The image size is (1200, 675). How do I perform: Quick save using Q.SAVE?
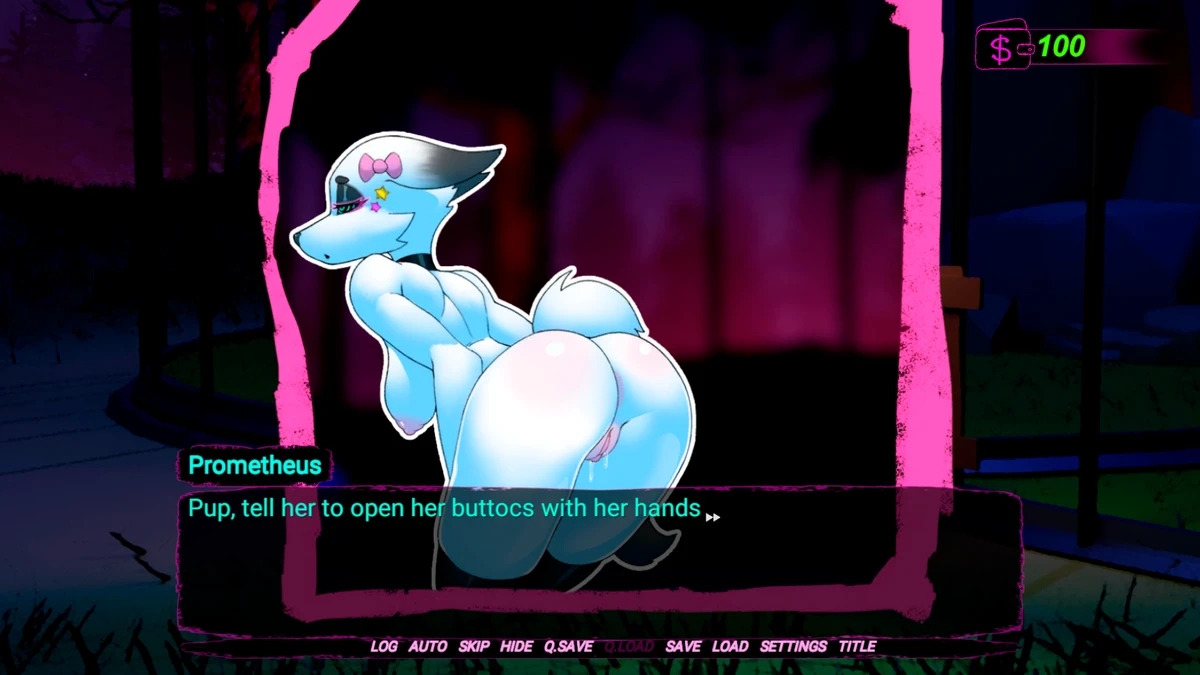tap(568, 646)
